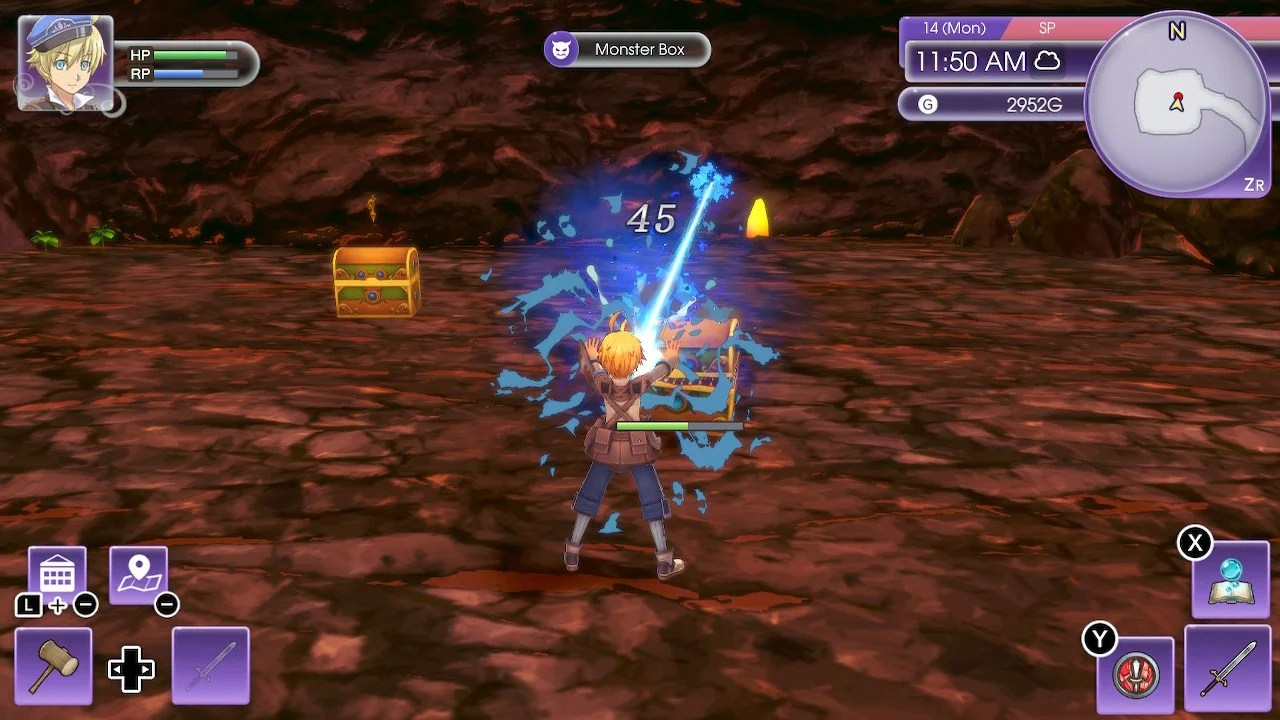Select the empty sword slot beside the d-pad
Image resolution: width=1280 pixels, height=720 pixels.
(x=210, y=664)
